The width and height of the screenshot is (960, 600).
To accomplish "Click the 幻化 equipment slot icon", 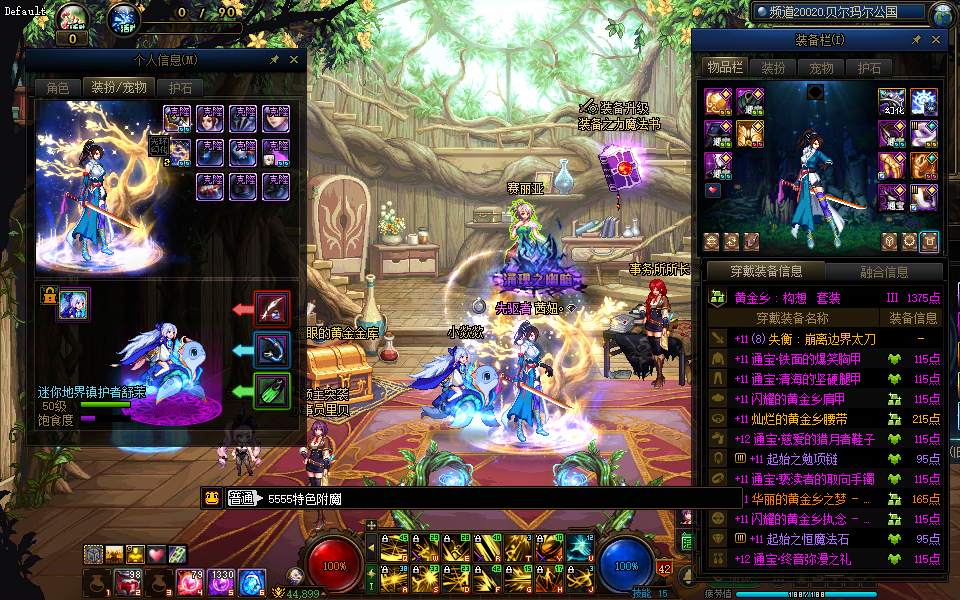I will pyautogui.click(x=892, y=102).
